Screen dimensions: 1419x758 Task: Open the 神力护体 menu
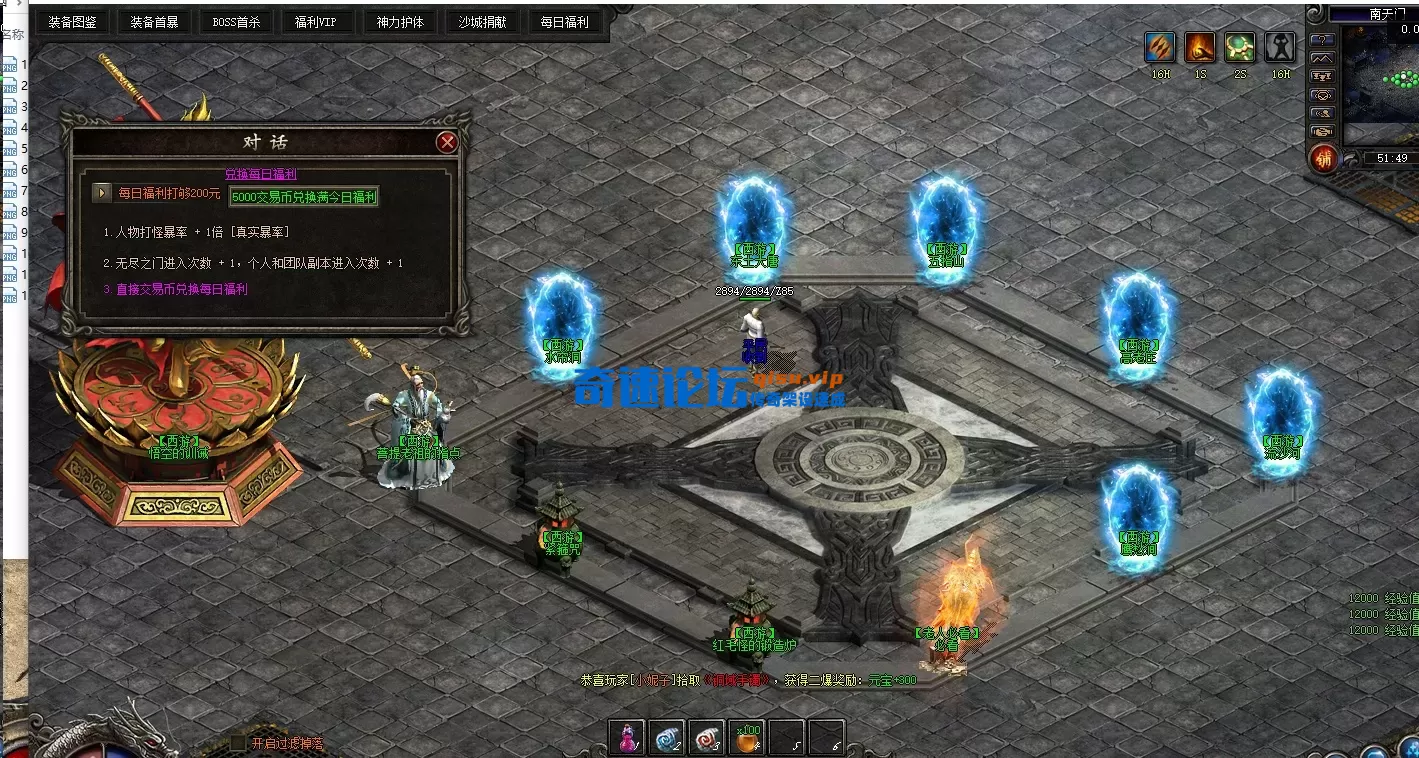[x=400, y=22]
